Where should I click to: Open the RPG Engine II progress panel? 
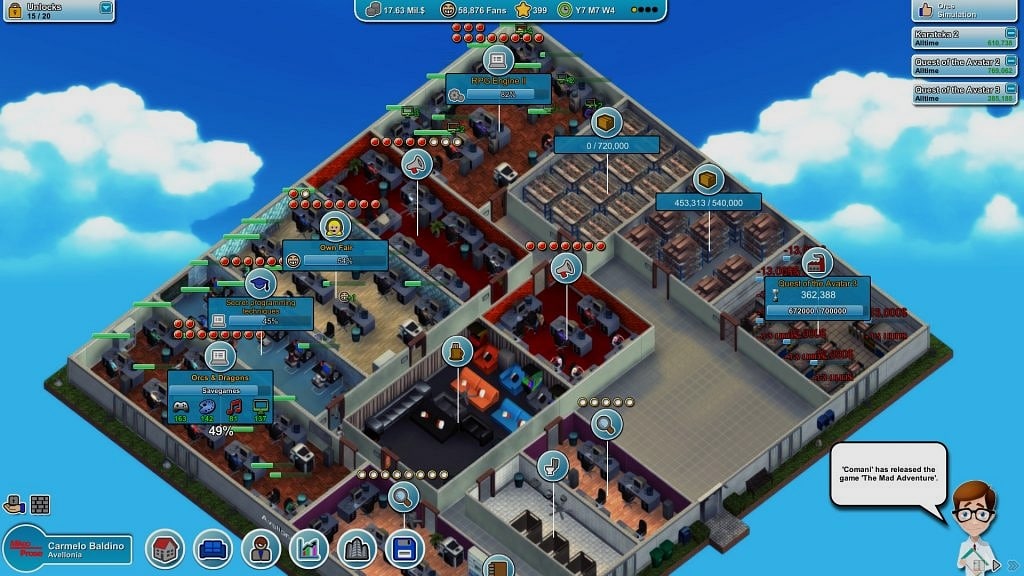tap(498, 87)
